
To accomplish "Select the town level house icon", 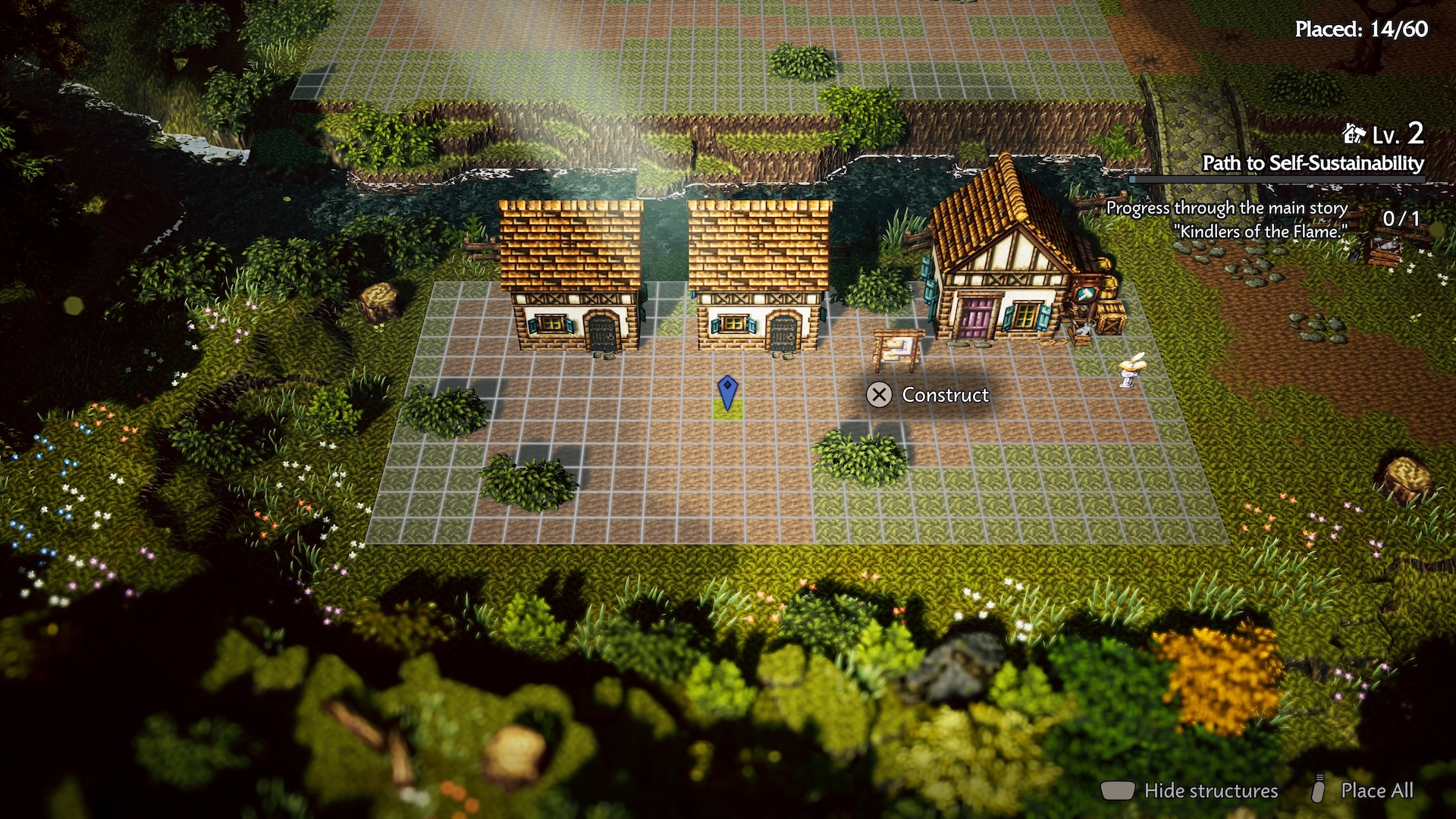I will pyautogui.click(x=1354, y=135).
